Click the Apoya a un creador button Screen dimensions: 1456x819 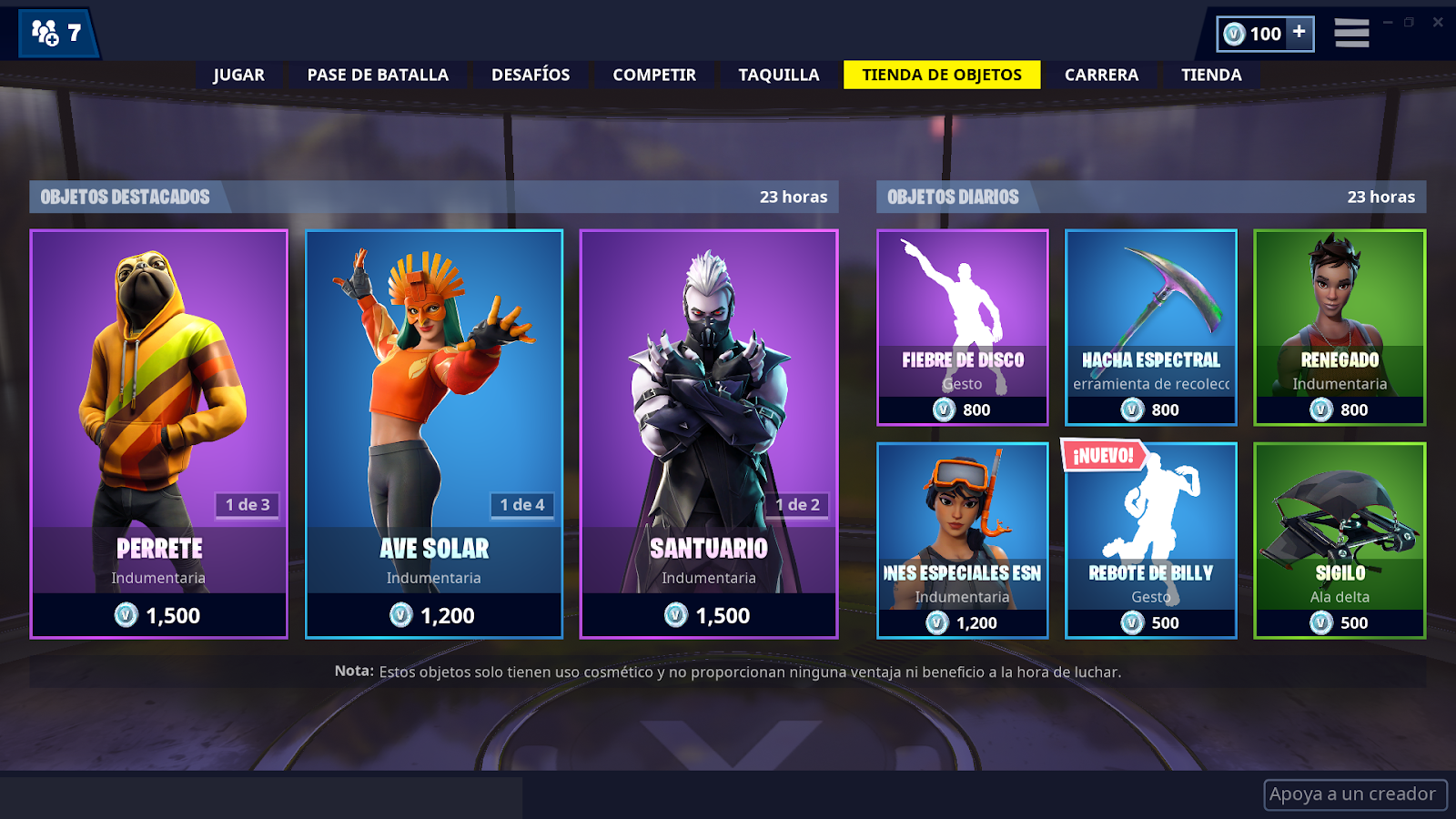1353,794
